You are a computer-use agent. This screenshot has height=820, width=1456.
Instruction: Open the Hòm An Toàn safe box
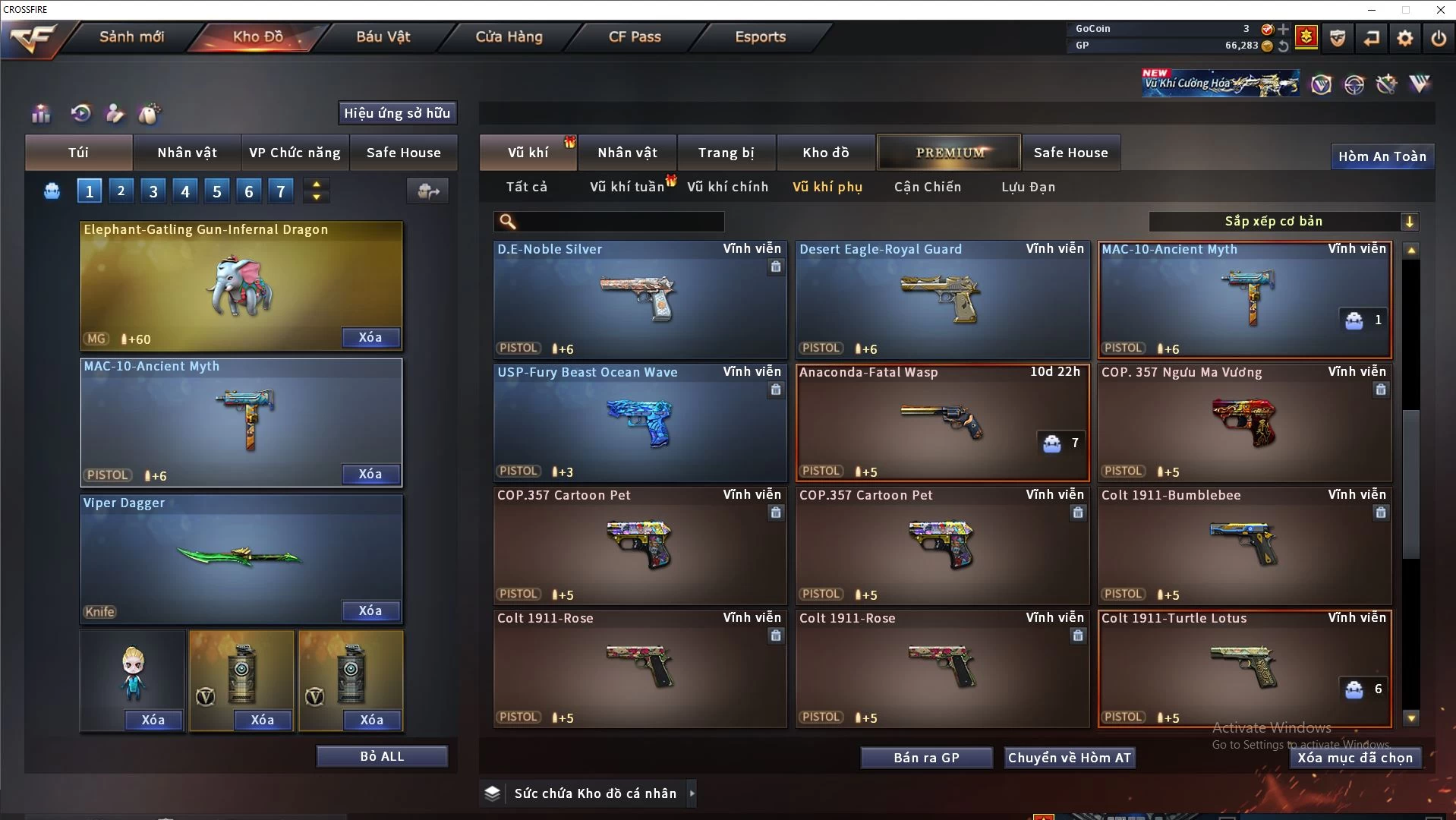coord(1382,156)
